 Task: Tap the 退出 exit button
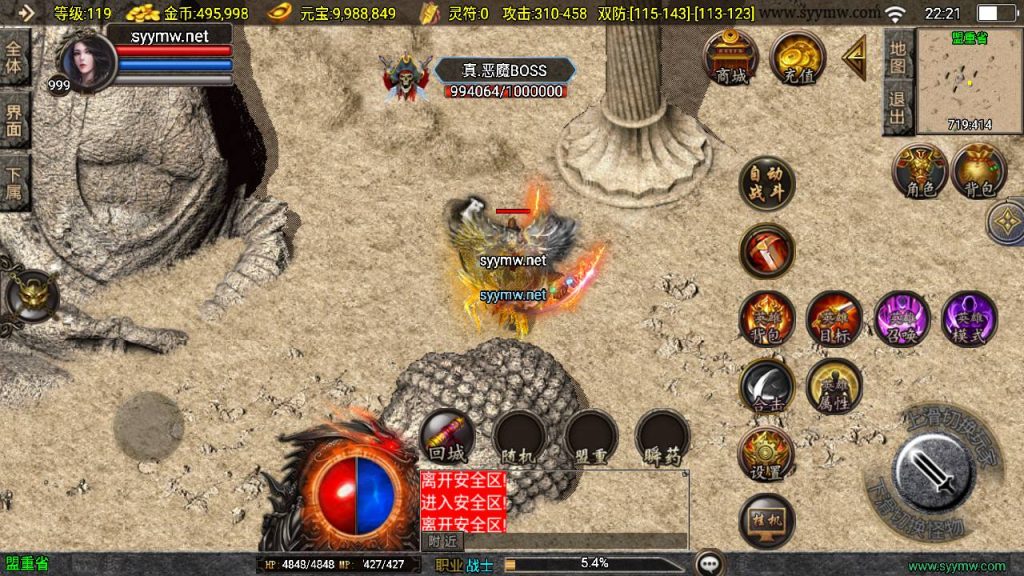pos(898,108)
